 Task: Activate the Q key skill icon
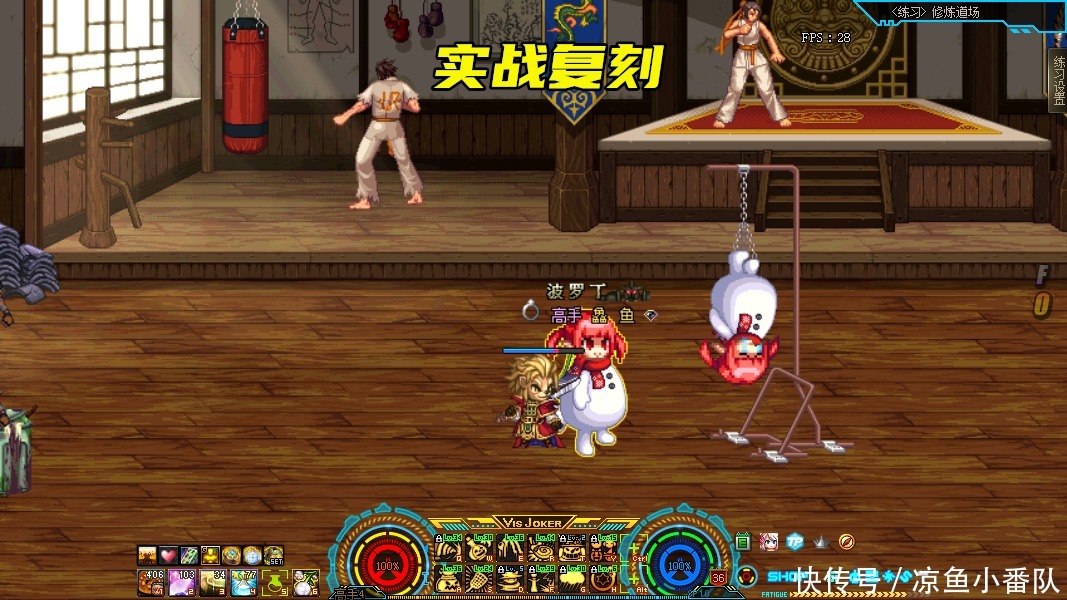coord(451,550)
